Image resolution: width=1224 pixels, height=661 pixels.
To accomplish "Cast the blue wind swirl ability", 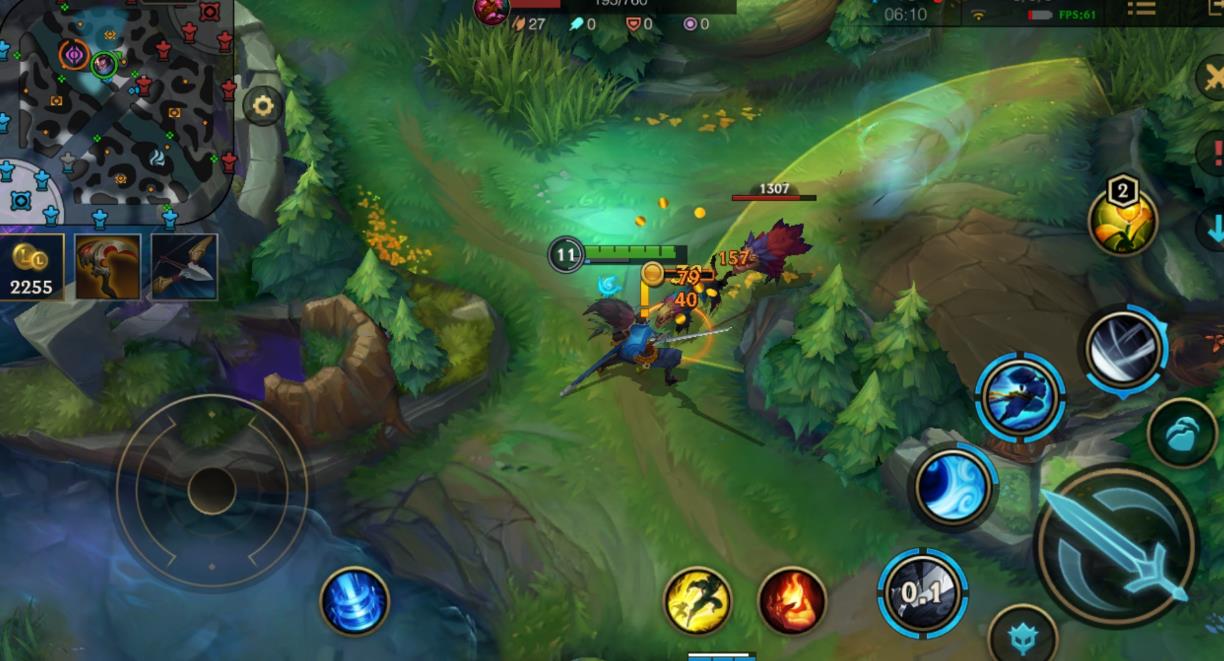I will tap(952, 487).
